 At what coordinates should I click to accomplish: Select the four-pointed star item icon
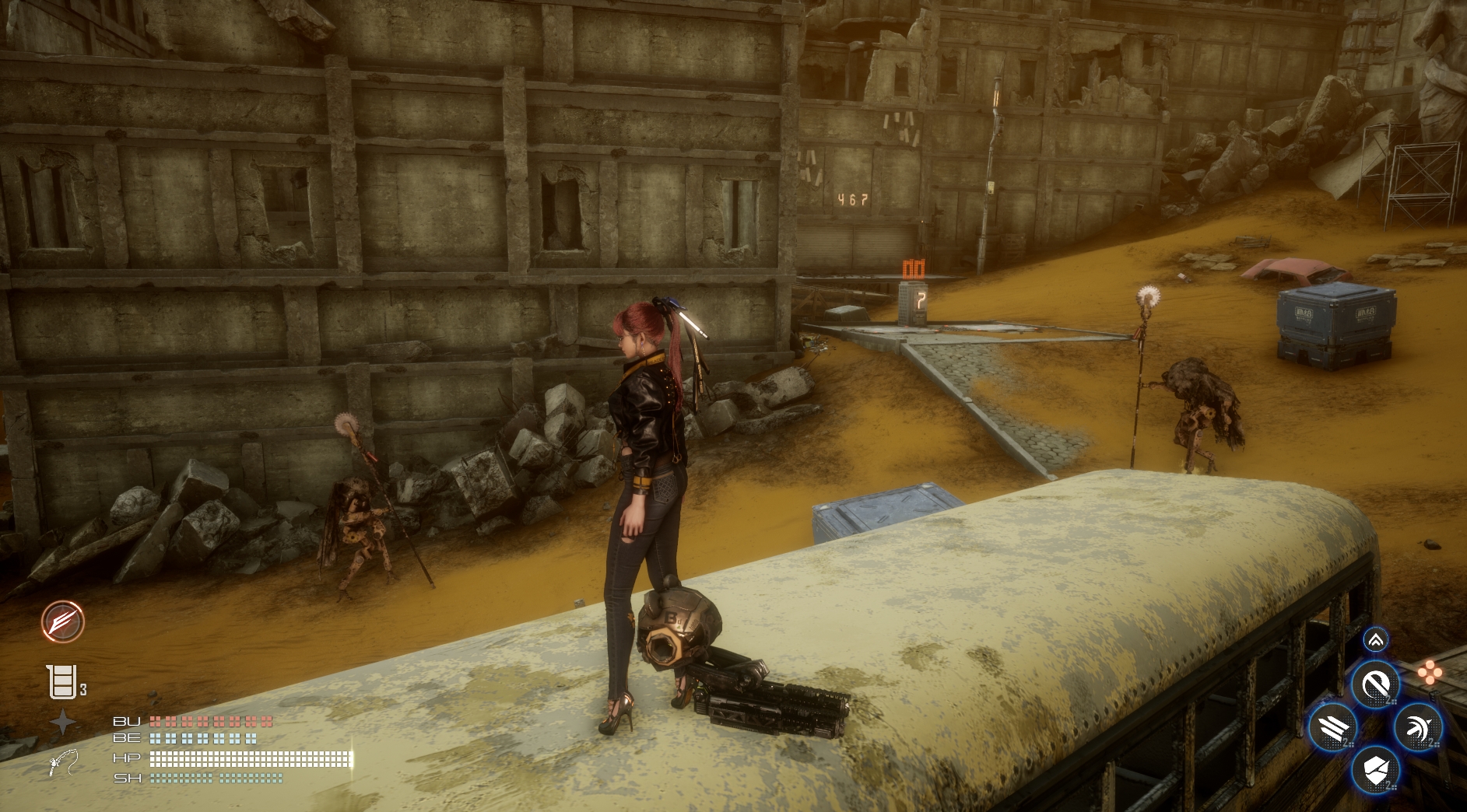tap(63, 723)
